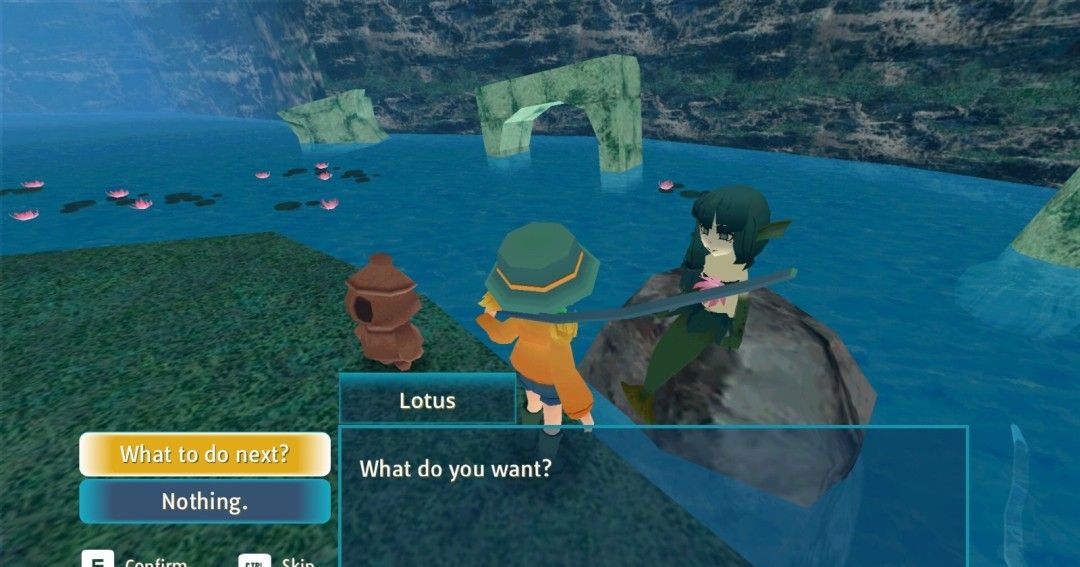The image size is (1080, 567).
Task: Choose the "What to do next?" reply
Action: coord(205,454)
